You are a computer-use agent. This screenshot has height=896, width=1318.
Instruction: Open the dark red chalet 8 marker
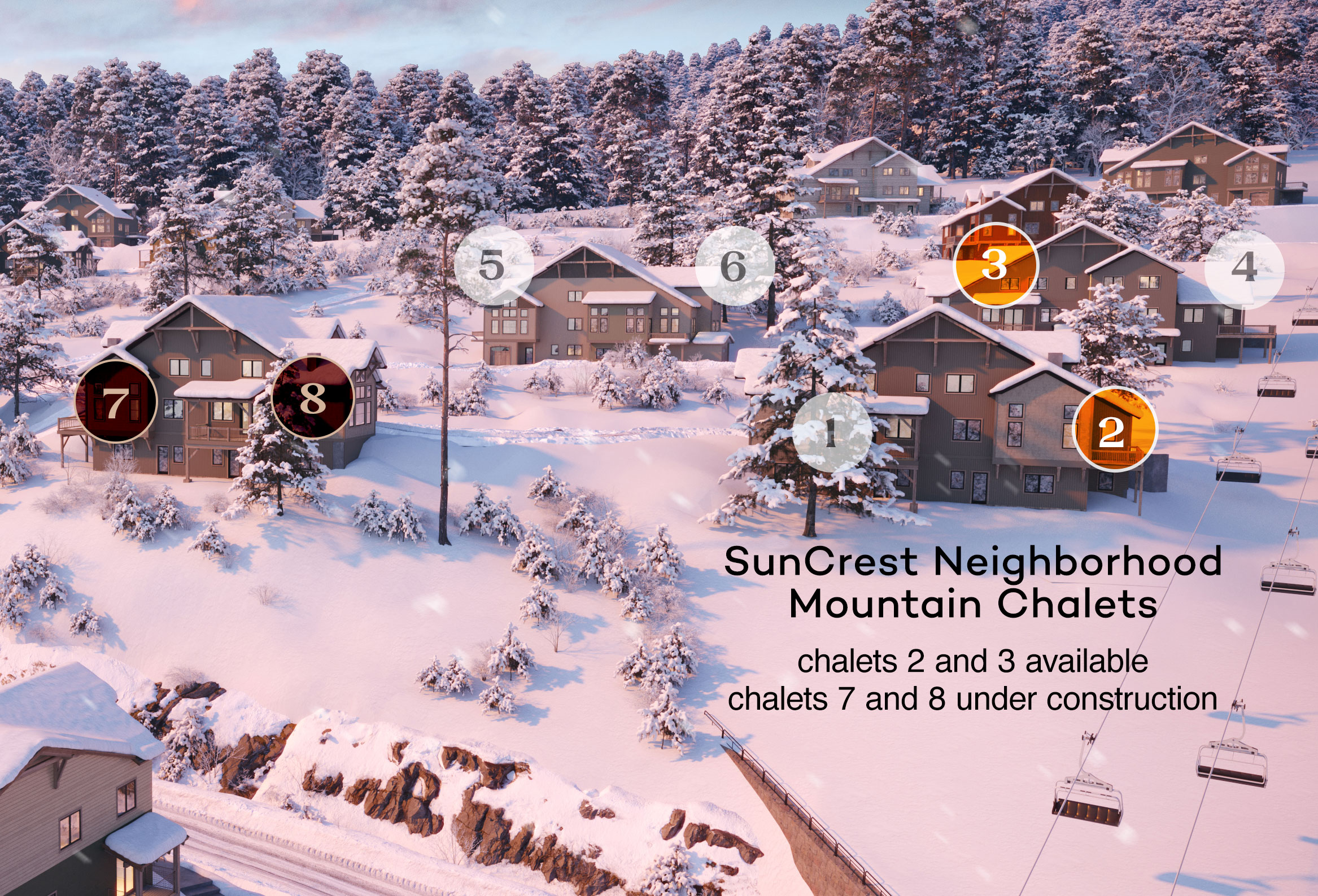coord(313,398)
